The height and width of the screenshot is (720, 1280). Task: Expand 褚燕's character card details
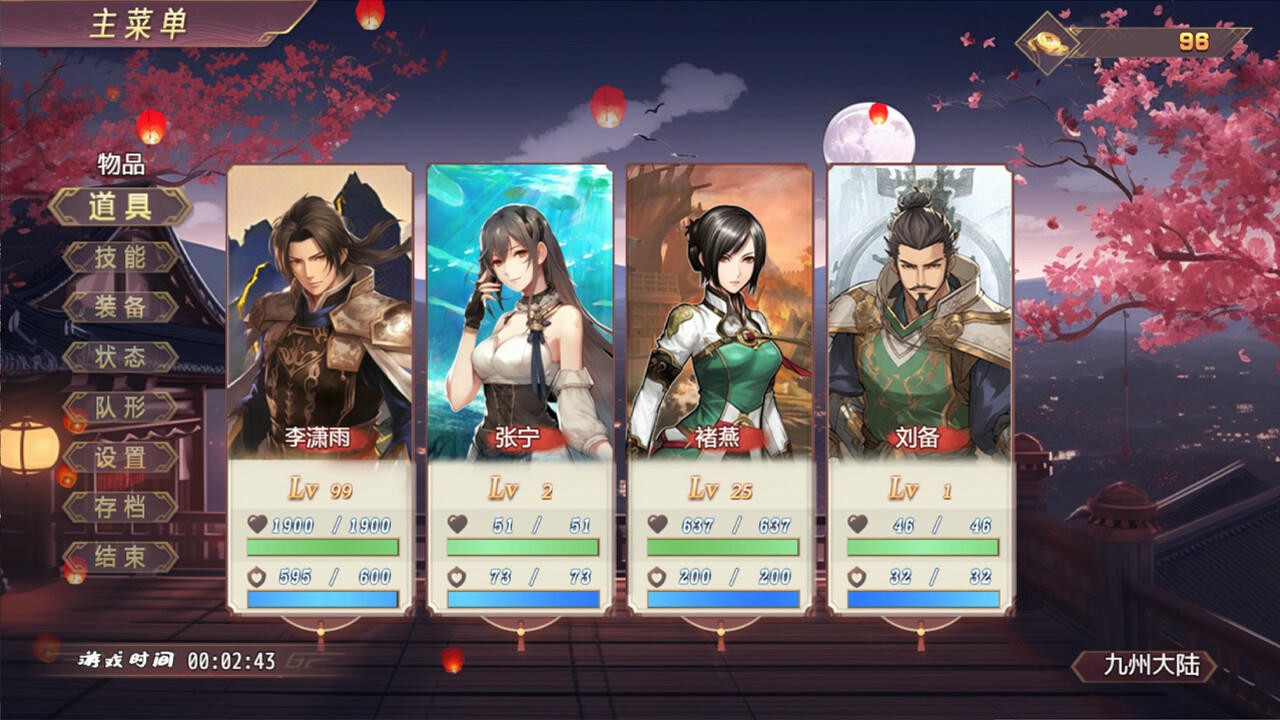722,310
